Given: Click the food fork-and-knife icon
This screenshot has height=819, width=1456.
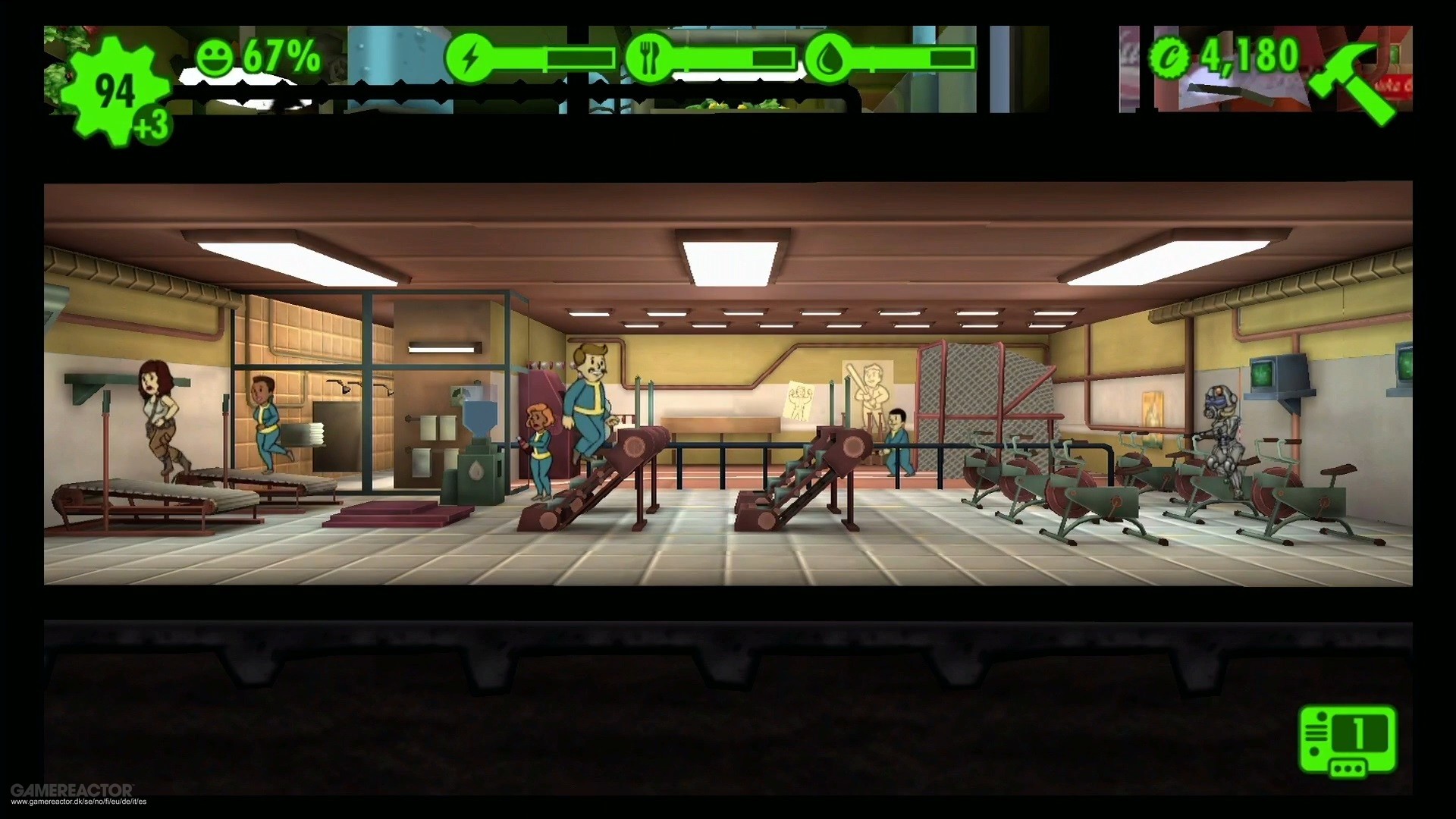Looking at the screenshot, I should tap(648, 55).
